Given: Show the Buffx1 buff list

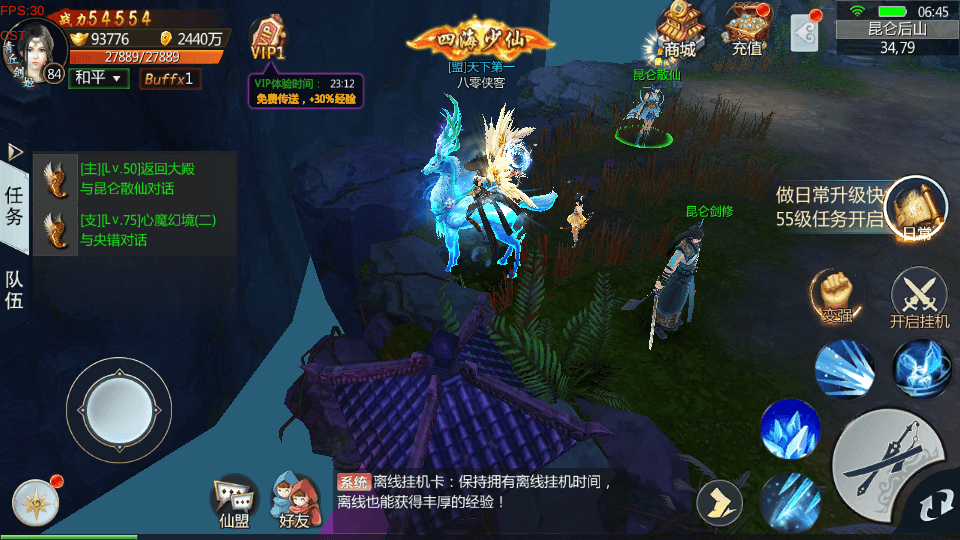Looking at the screenshot, I should tap(169, 78).
